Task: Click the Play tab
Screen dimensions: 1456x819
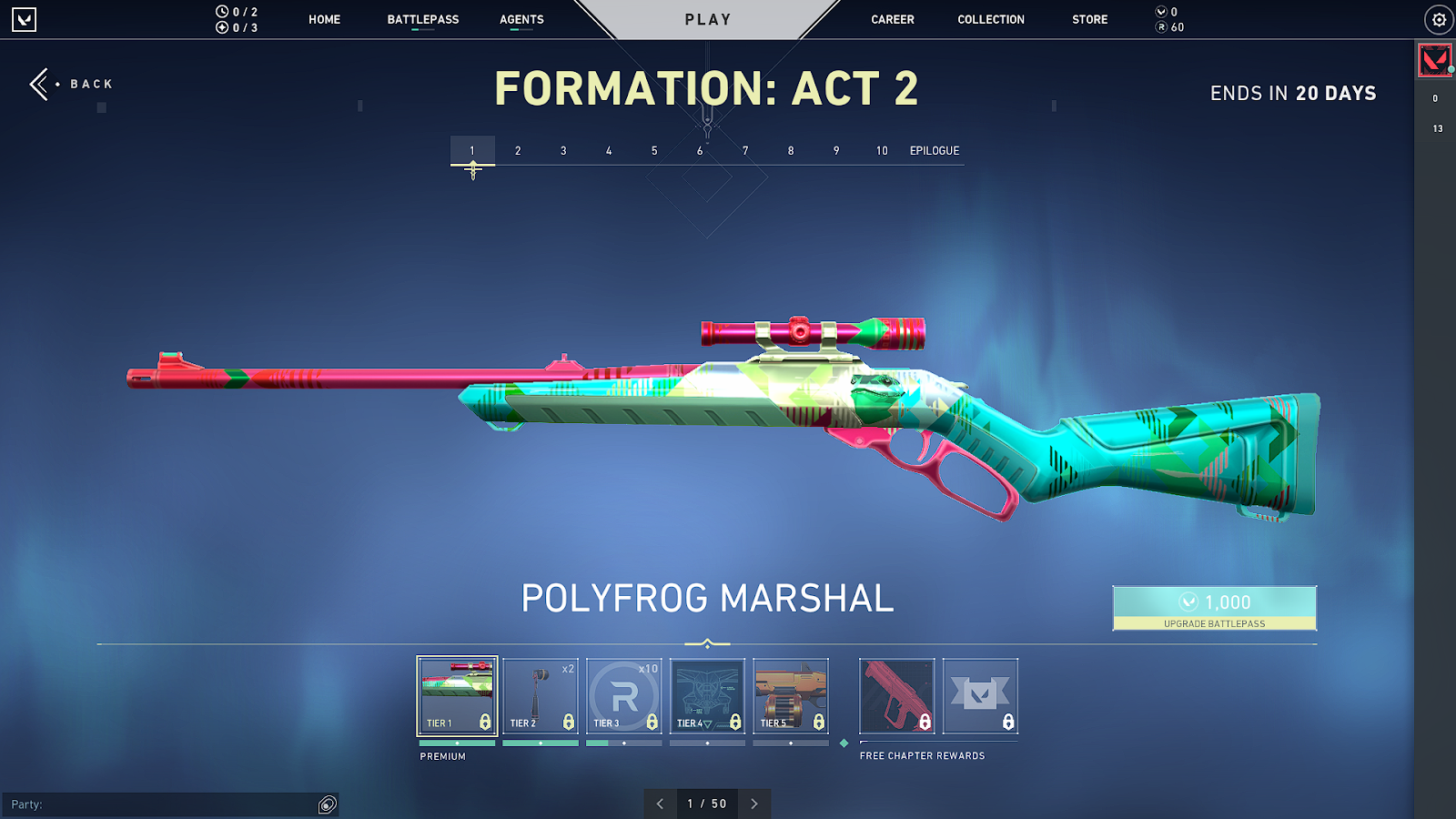Action: pyautogui.click(x=708, y=19)
